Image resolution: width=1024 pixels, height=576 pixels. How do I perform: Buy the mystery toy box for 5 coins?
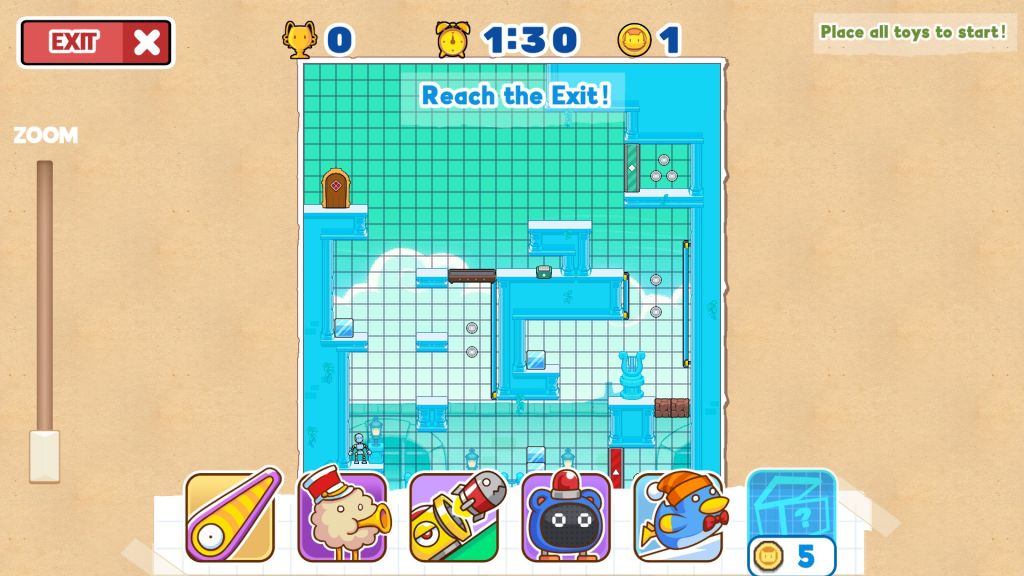(791, 522)
